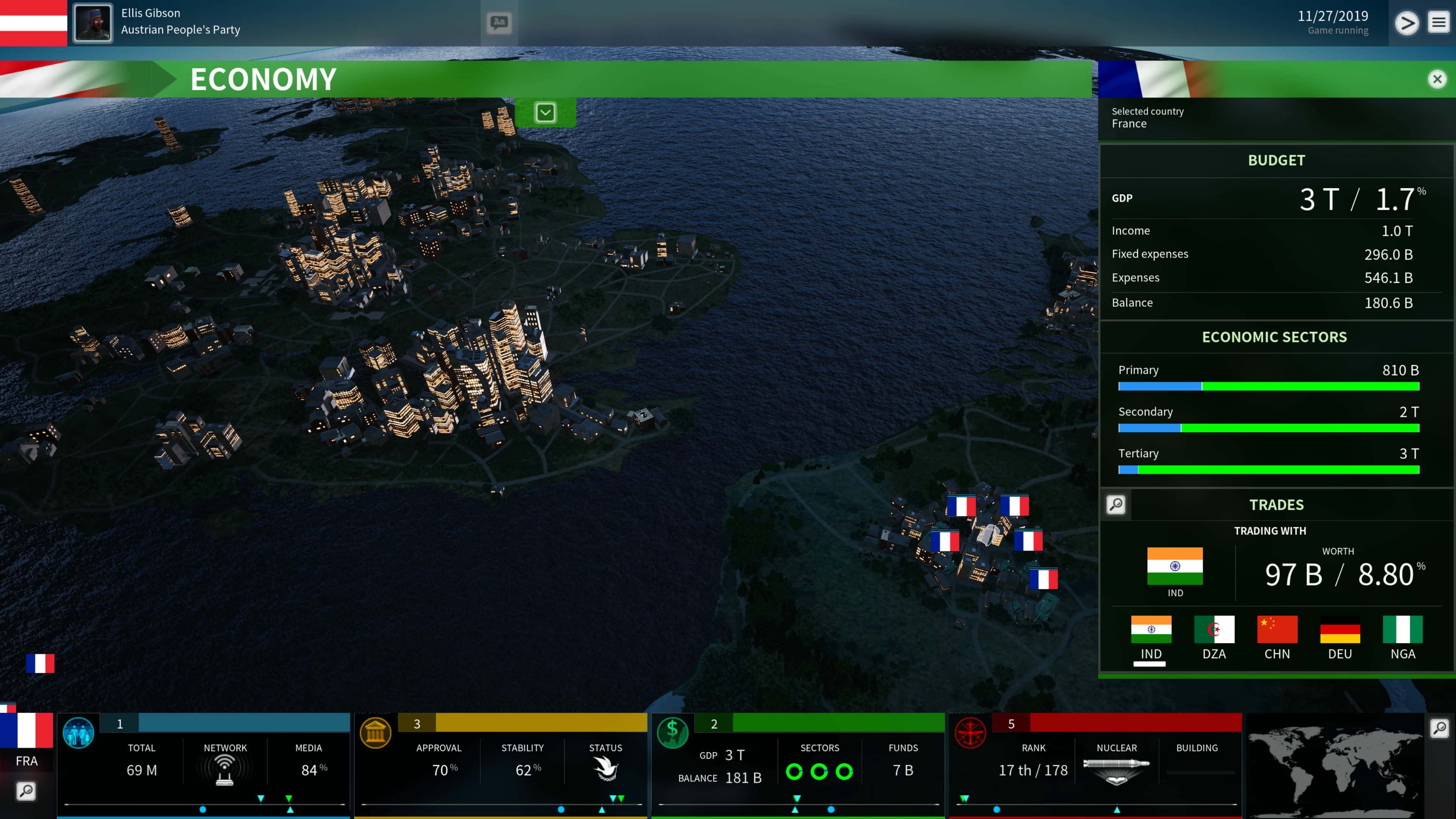Open the population people icon panel
Image resolution: width=1456 pixels, height=819 pixels.
click(78, 733)
